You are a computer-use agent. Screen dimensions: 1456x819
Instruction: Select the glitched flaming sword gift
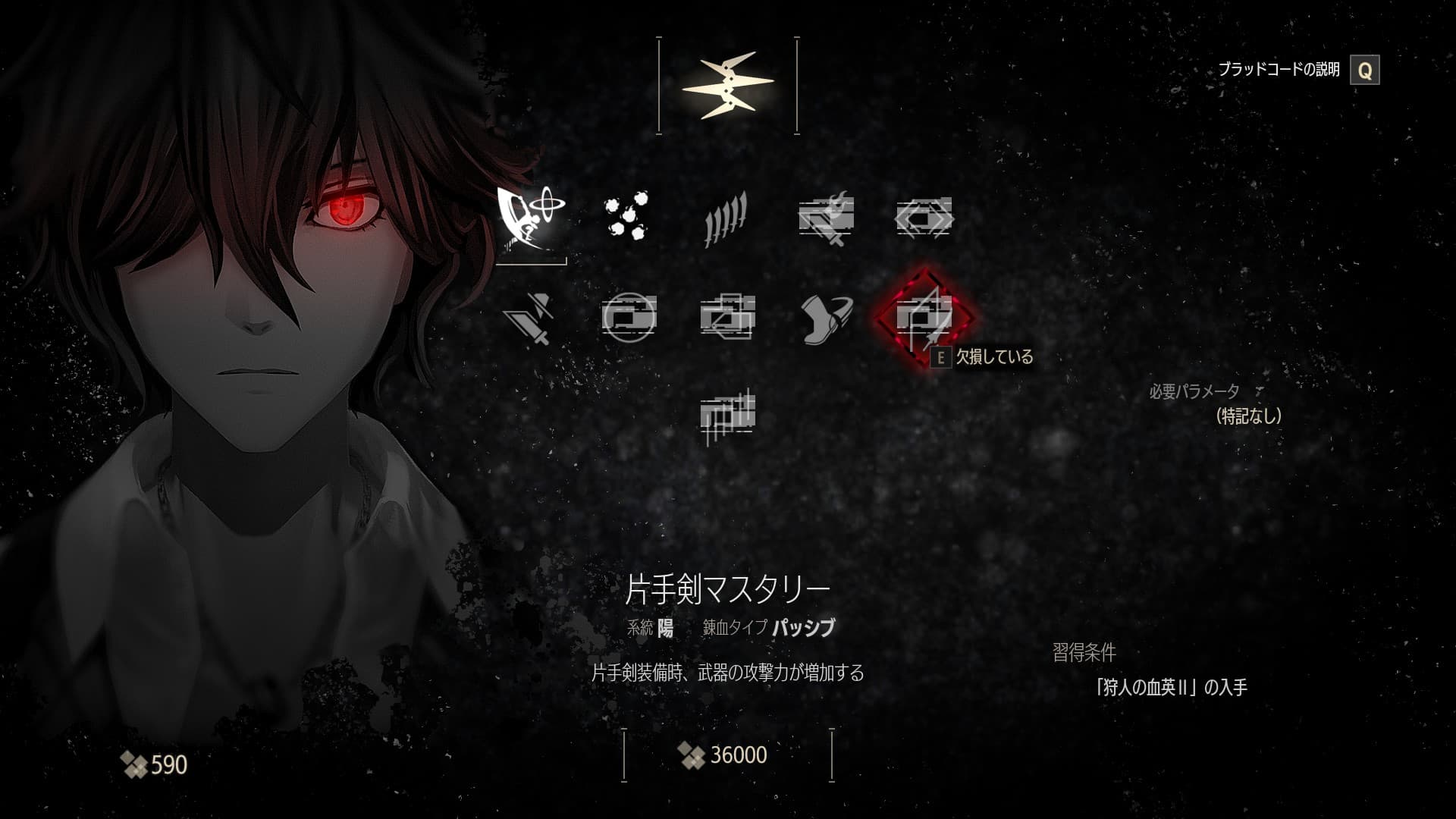[x=826, y=217]
